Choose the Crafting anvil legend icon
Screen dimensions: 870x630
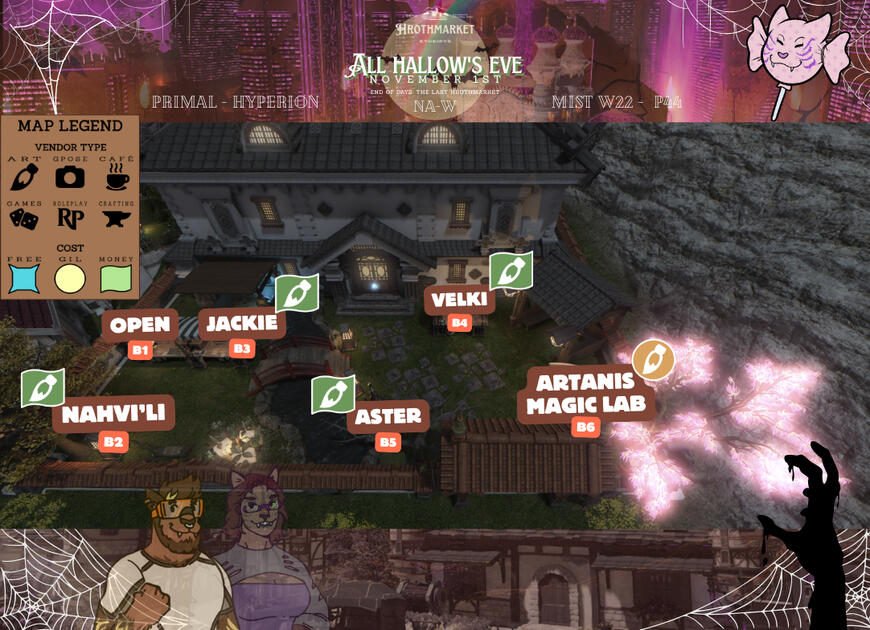[x=117, y=219]
